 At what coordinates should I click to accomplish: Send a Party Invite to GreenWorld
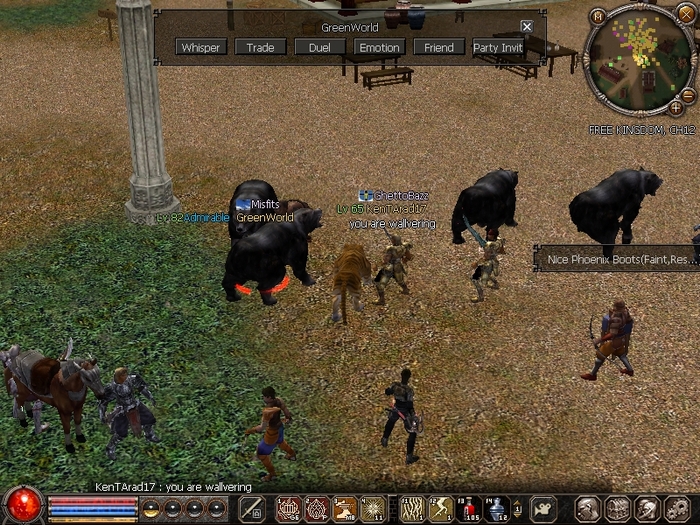pyautogui.click(x=498, y=47)
